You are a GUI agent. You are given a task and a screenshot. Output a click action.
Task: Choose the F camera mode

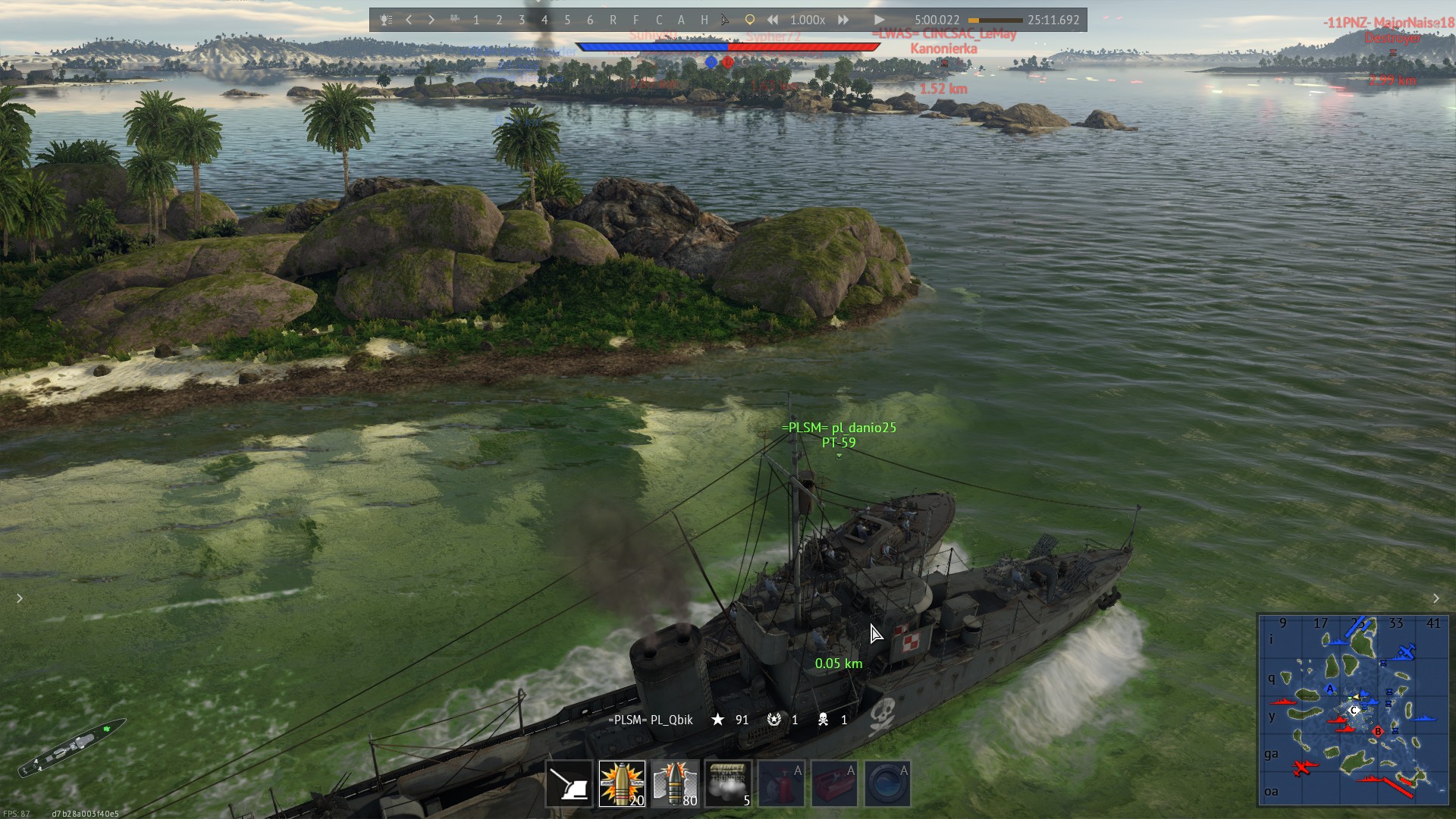[635, 20]
